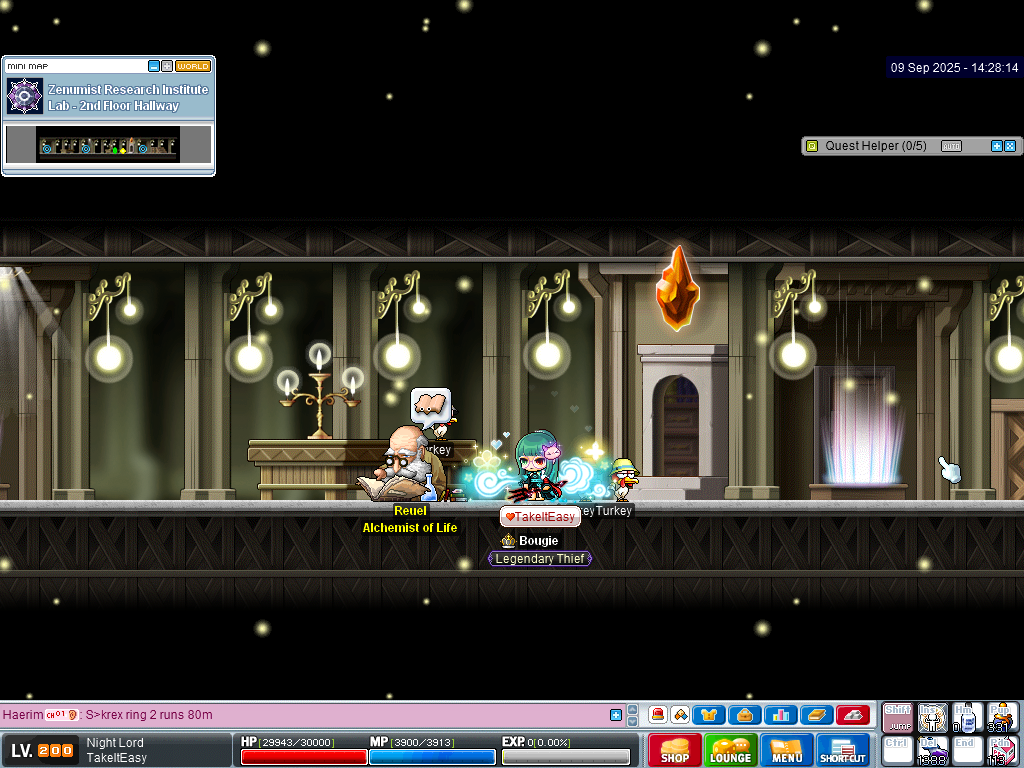Open the World map from the minimap

(x=193, y=66)
